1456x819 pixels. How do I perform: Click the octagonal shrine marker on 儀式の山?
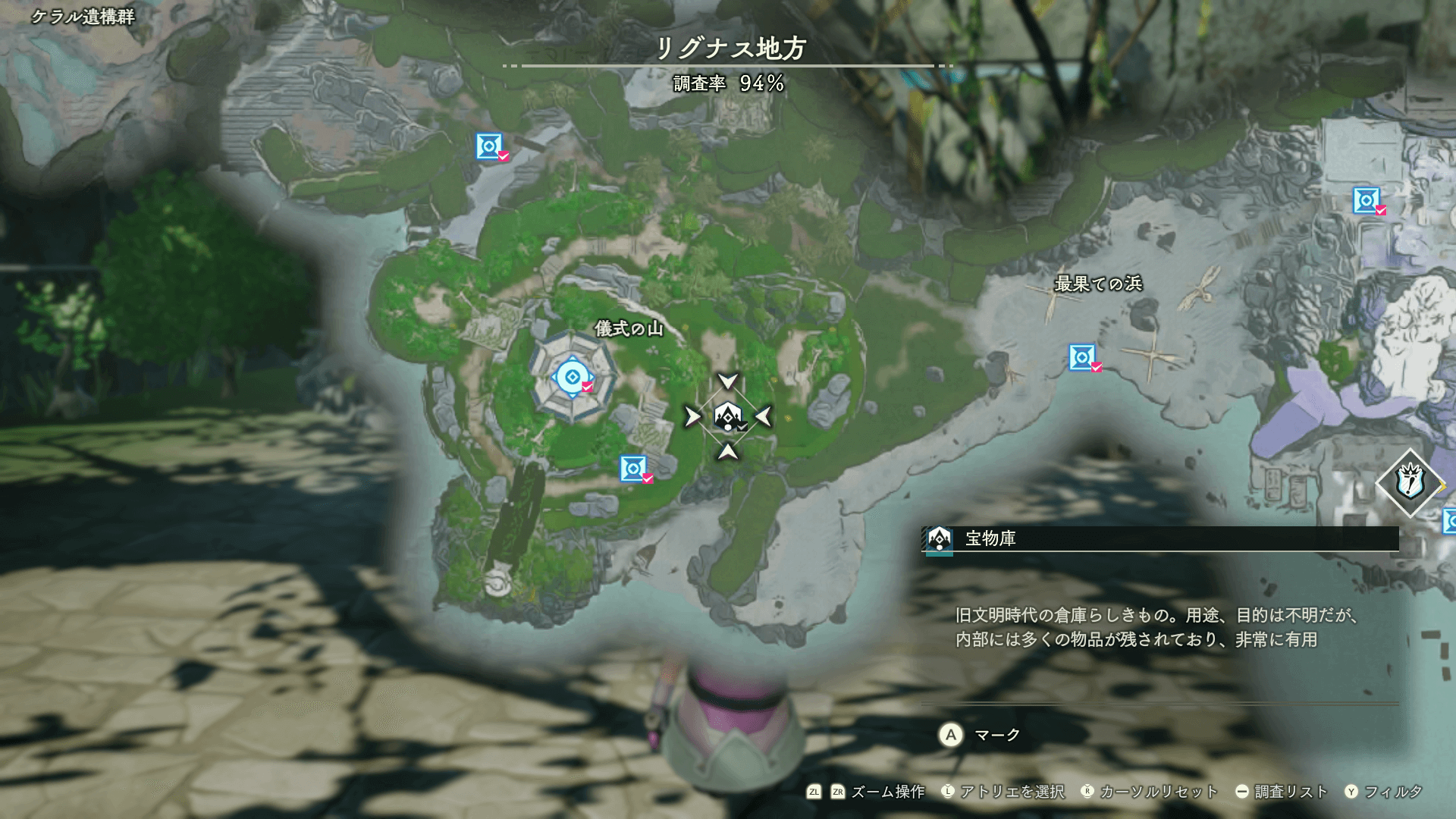[x=573, y=377]
